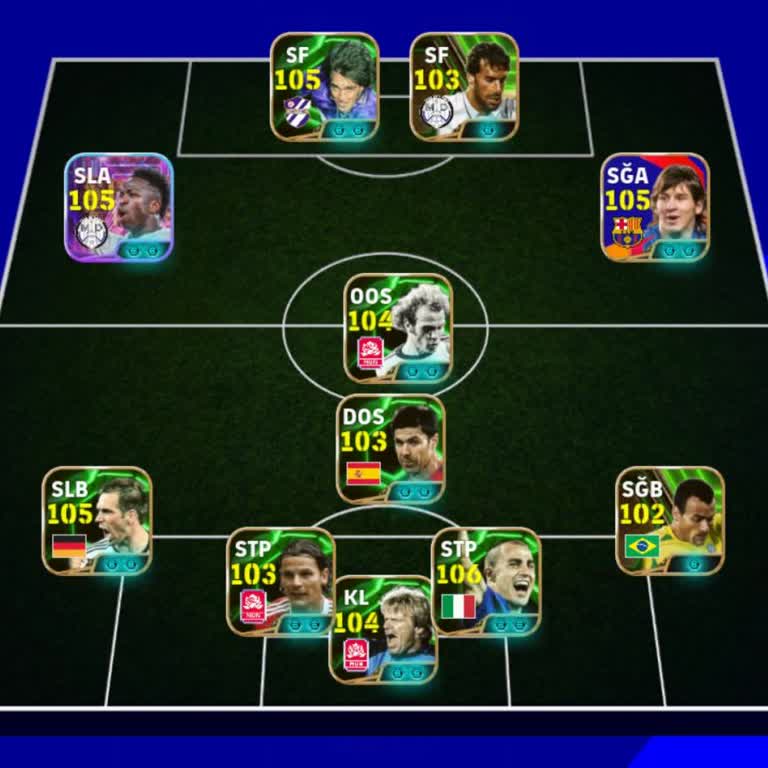Choose the SF 103 forward card
The width and height of the screenshot is (768, 768).
pyautogui.click(x=464, y=87)
